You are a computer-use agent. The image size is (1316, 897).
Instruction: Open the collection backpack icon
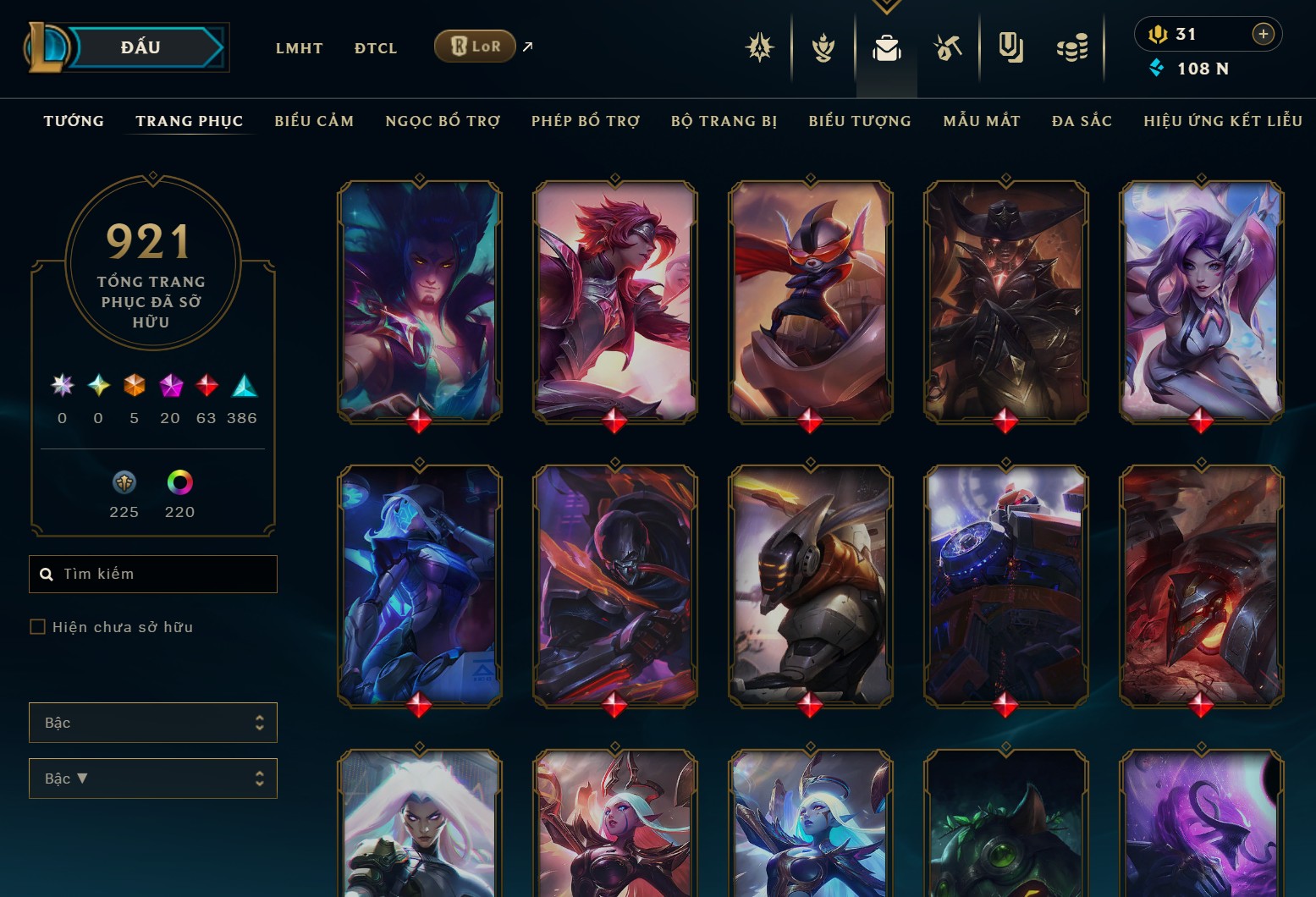886,48
